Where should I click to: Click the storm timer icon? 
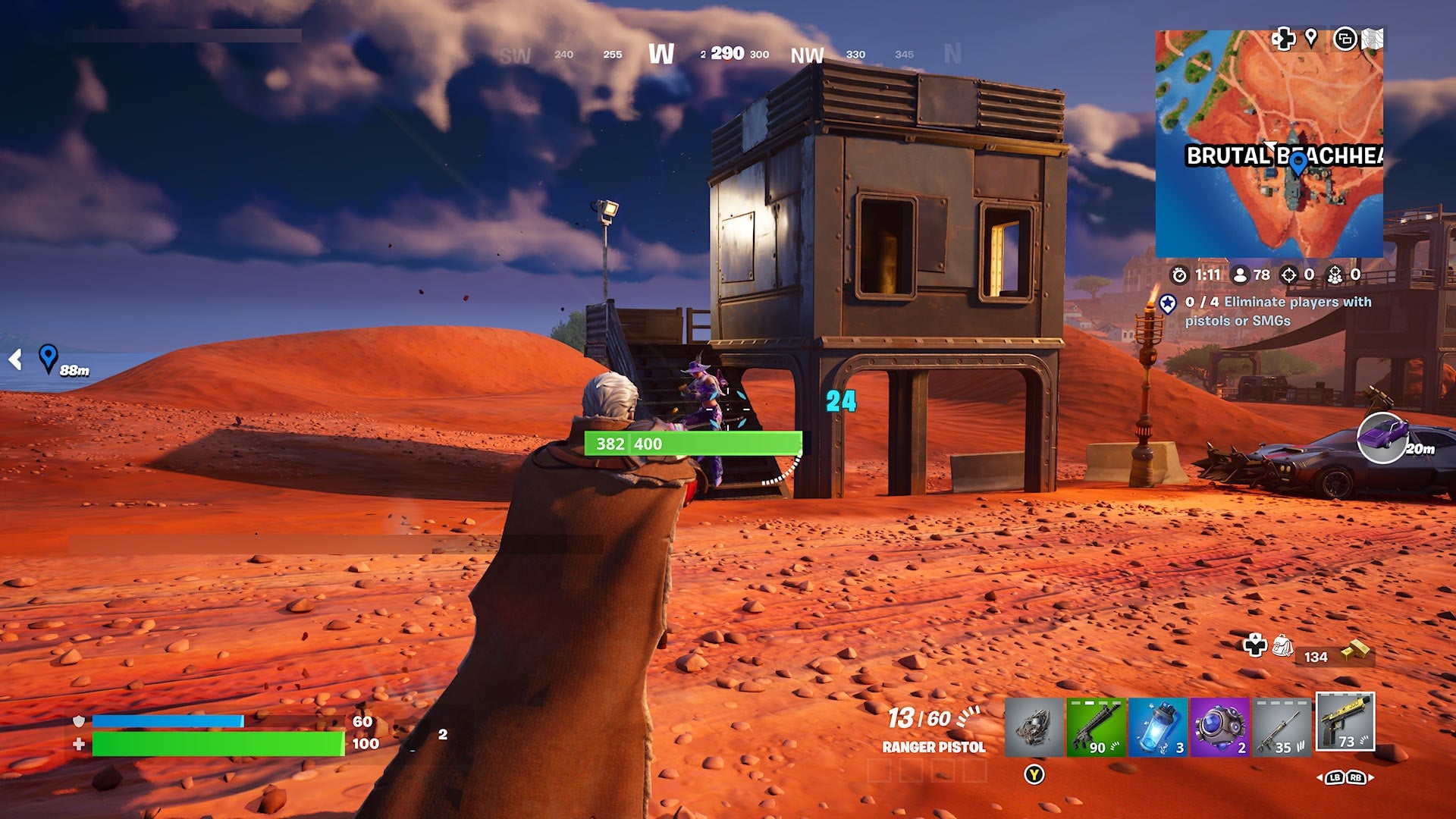pyautogui.click(x=1180, y=275)
